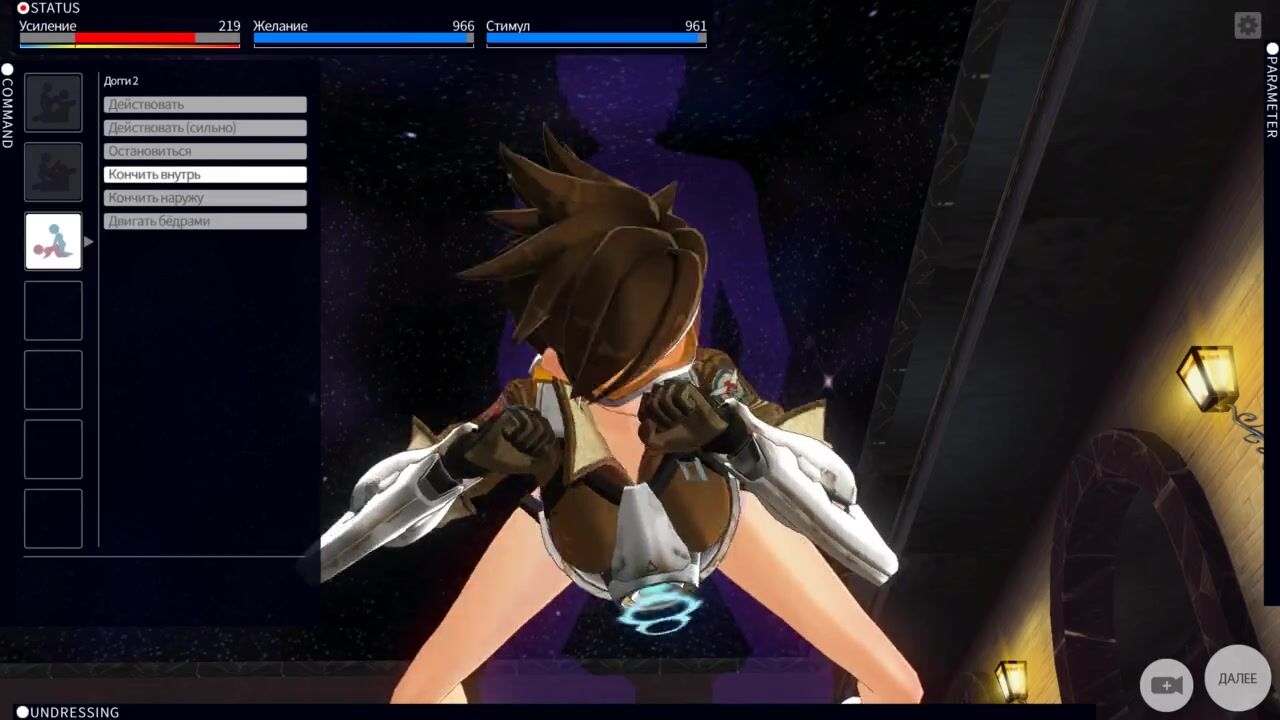Open the settings gear icon
Image resolution: width=1280 pixels, height=720 pixels.
pyautogui.click(x=1247, y=25)
